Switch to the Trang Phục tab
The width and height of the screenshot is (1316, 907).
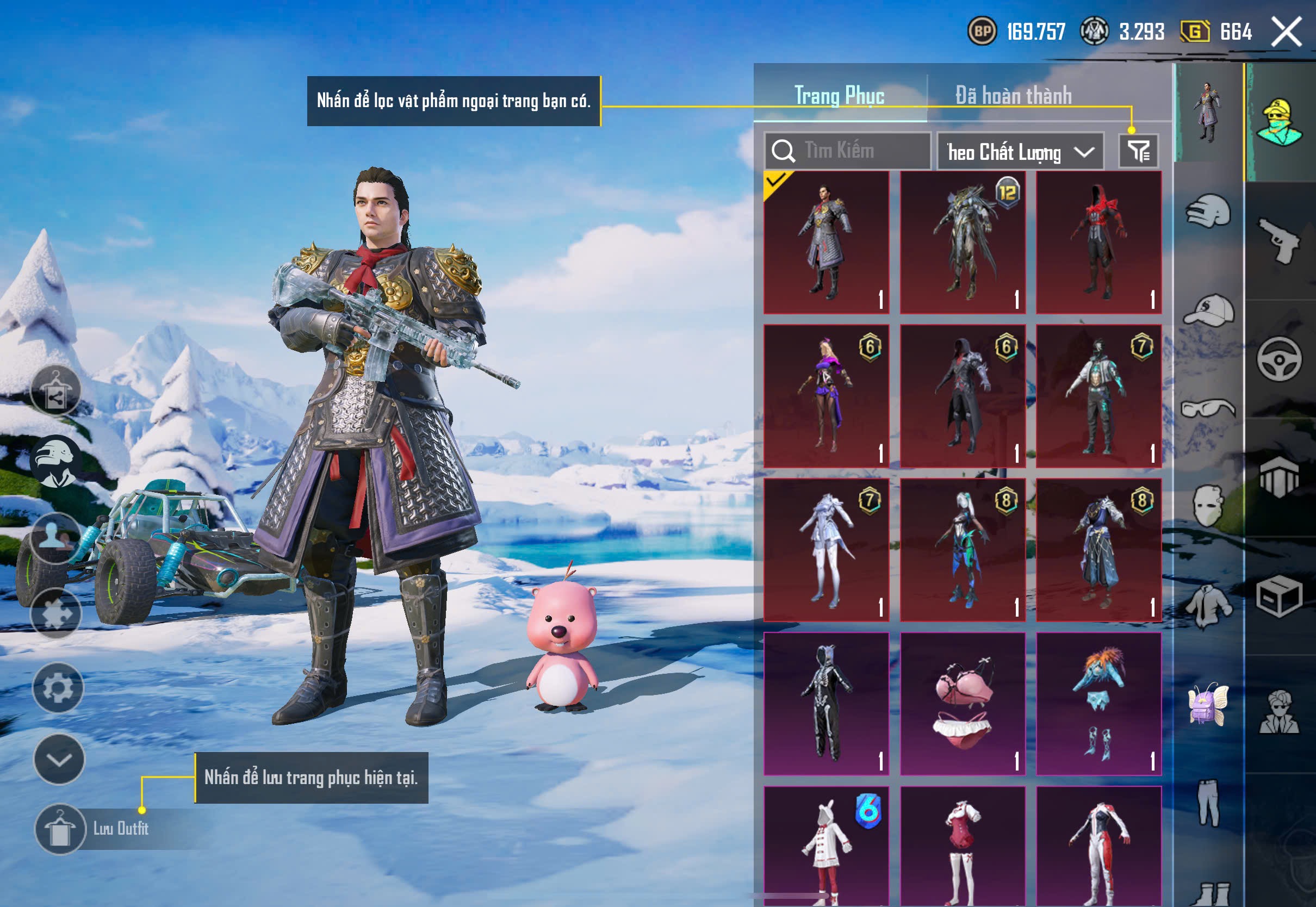[x=839, y=96]
